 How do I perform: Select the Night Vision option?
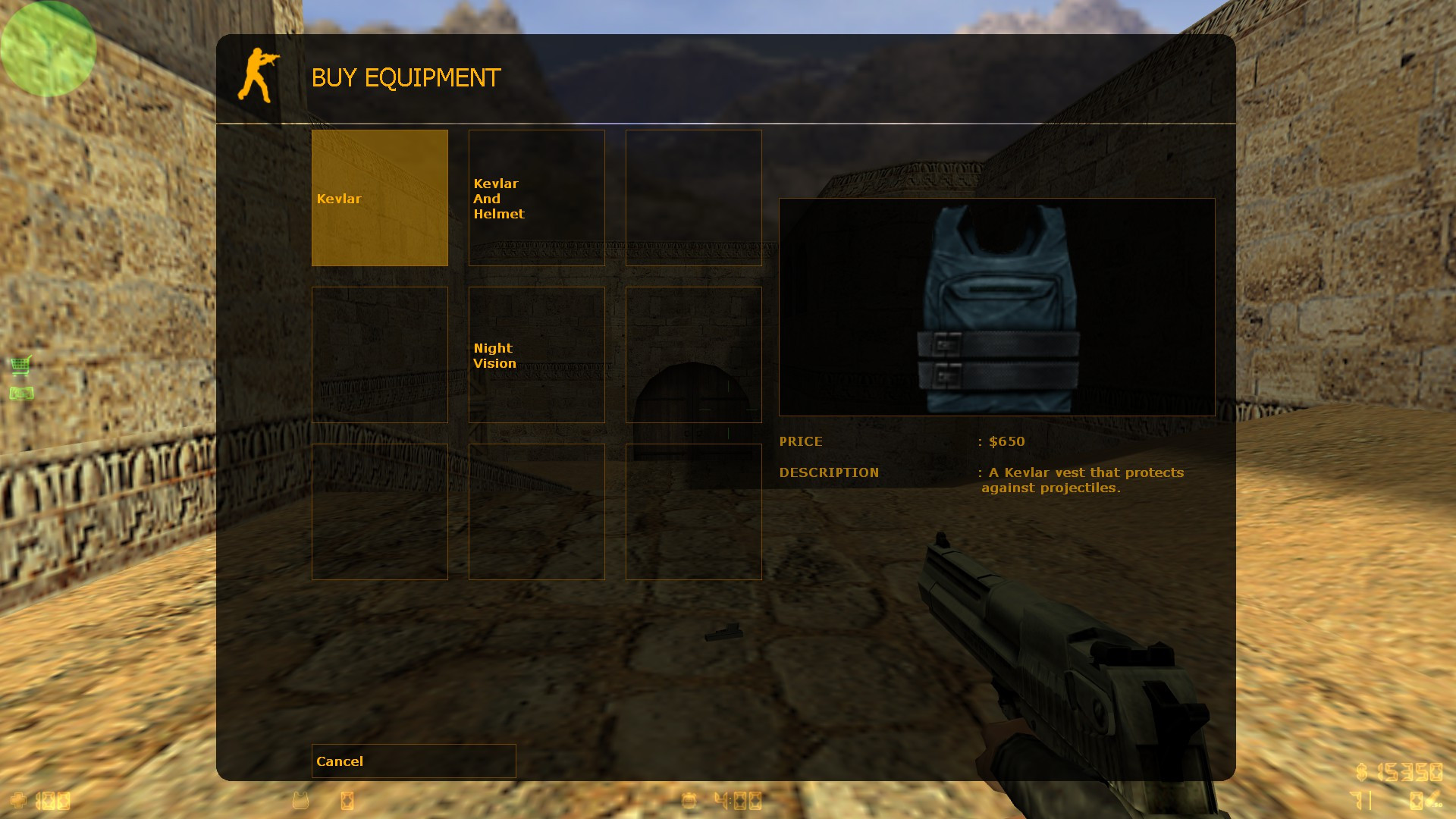click(x=536, y=355)
